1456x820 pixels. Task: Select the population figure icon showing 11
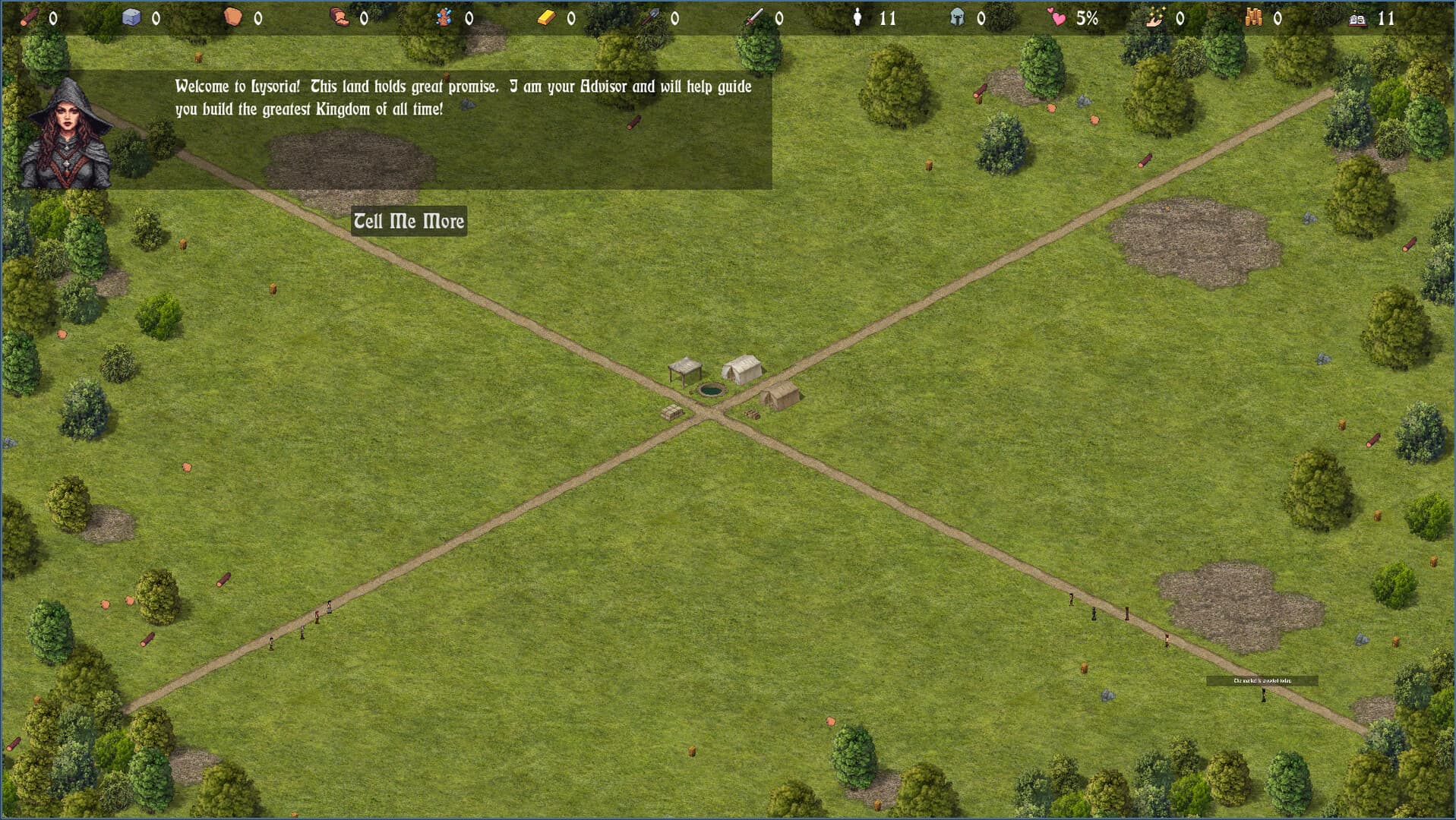pyautogui.click(x=858, y=17)
